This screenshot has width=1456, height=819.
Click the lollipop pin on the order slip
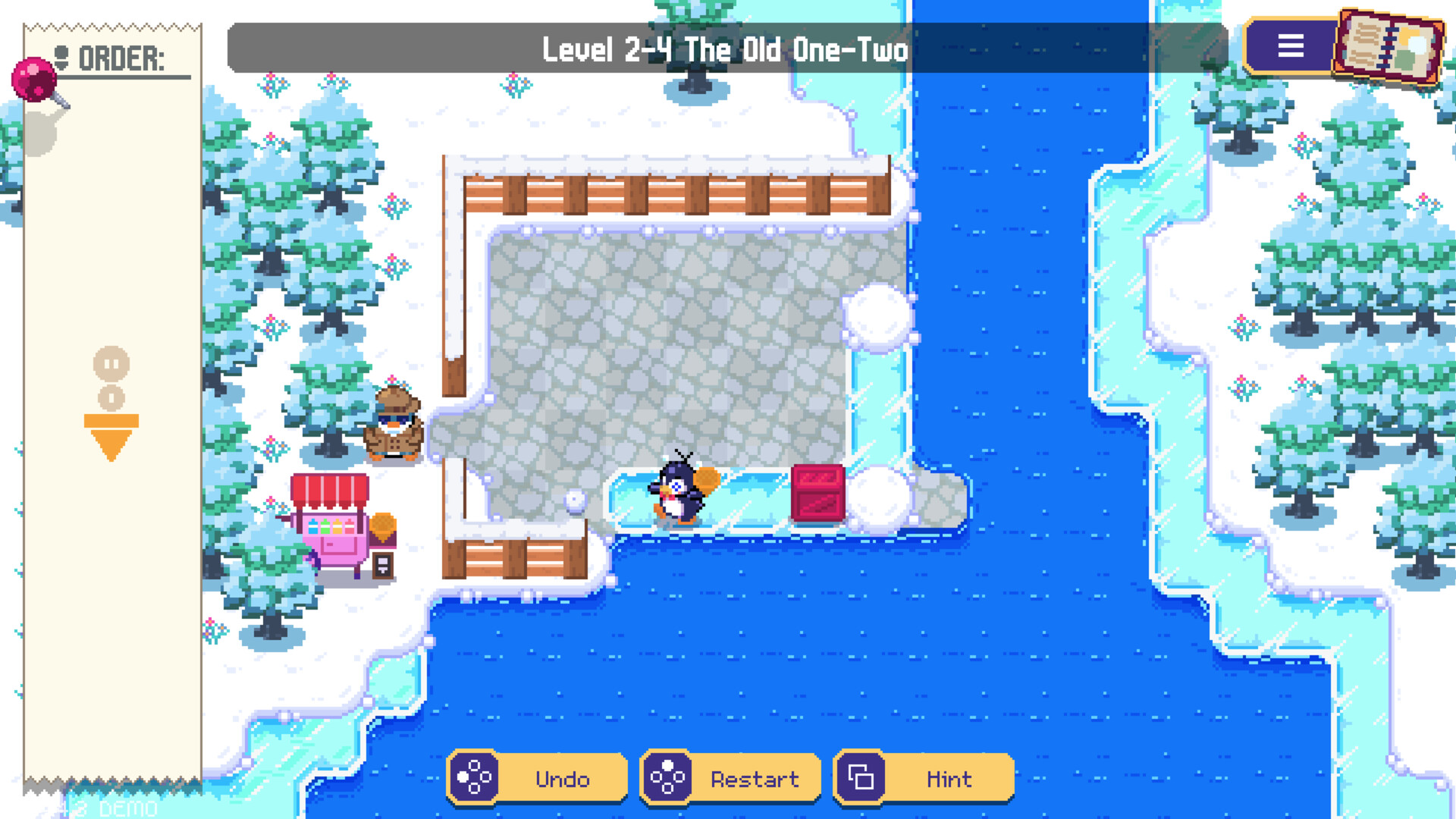[x=32, y=79]
